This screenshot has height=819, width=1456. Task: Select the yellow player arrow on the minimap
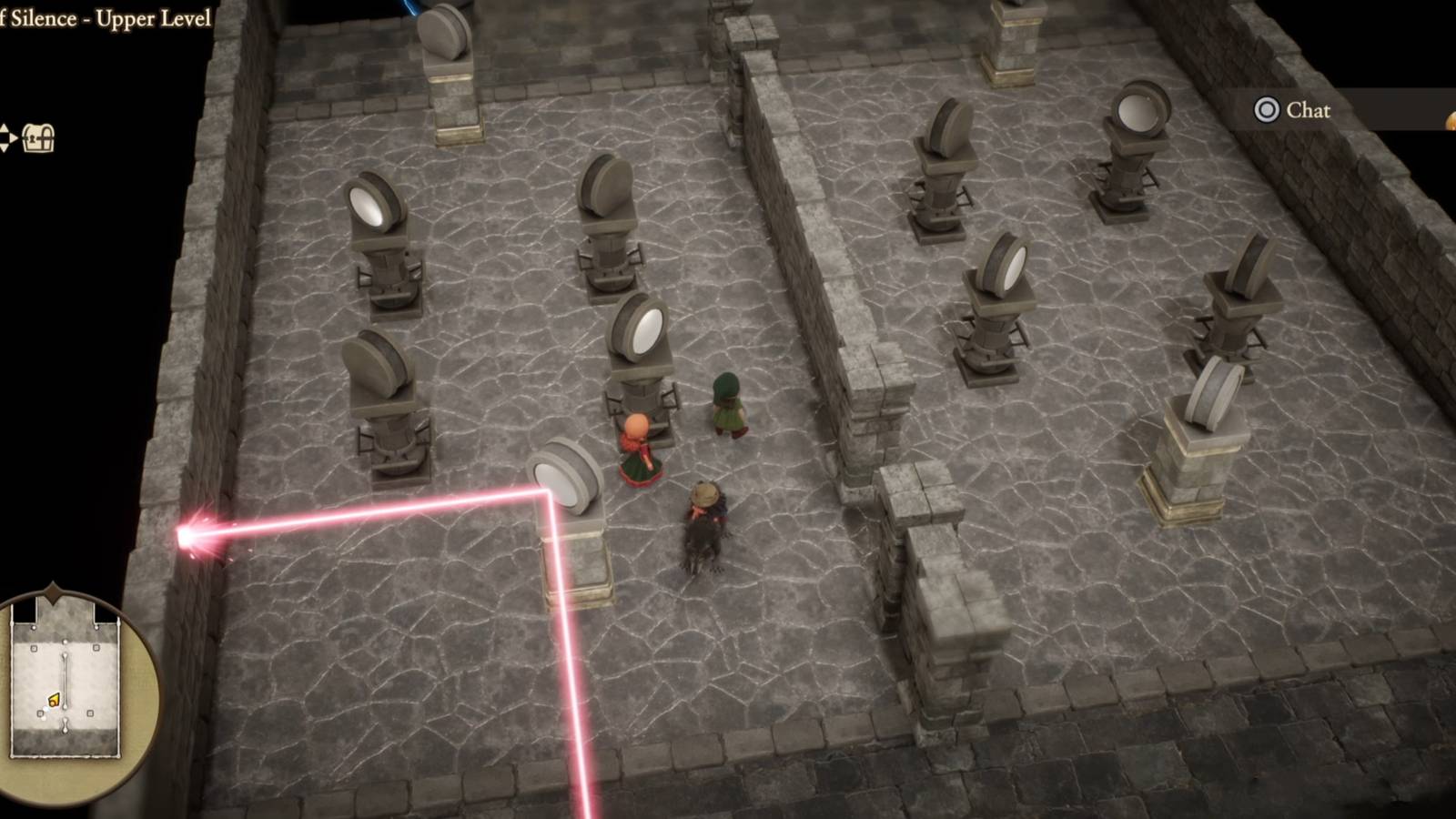pos(55,699)
